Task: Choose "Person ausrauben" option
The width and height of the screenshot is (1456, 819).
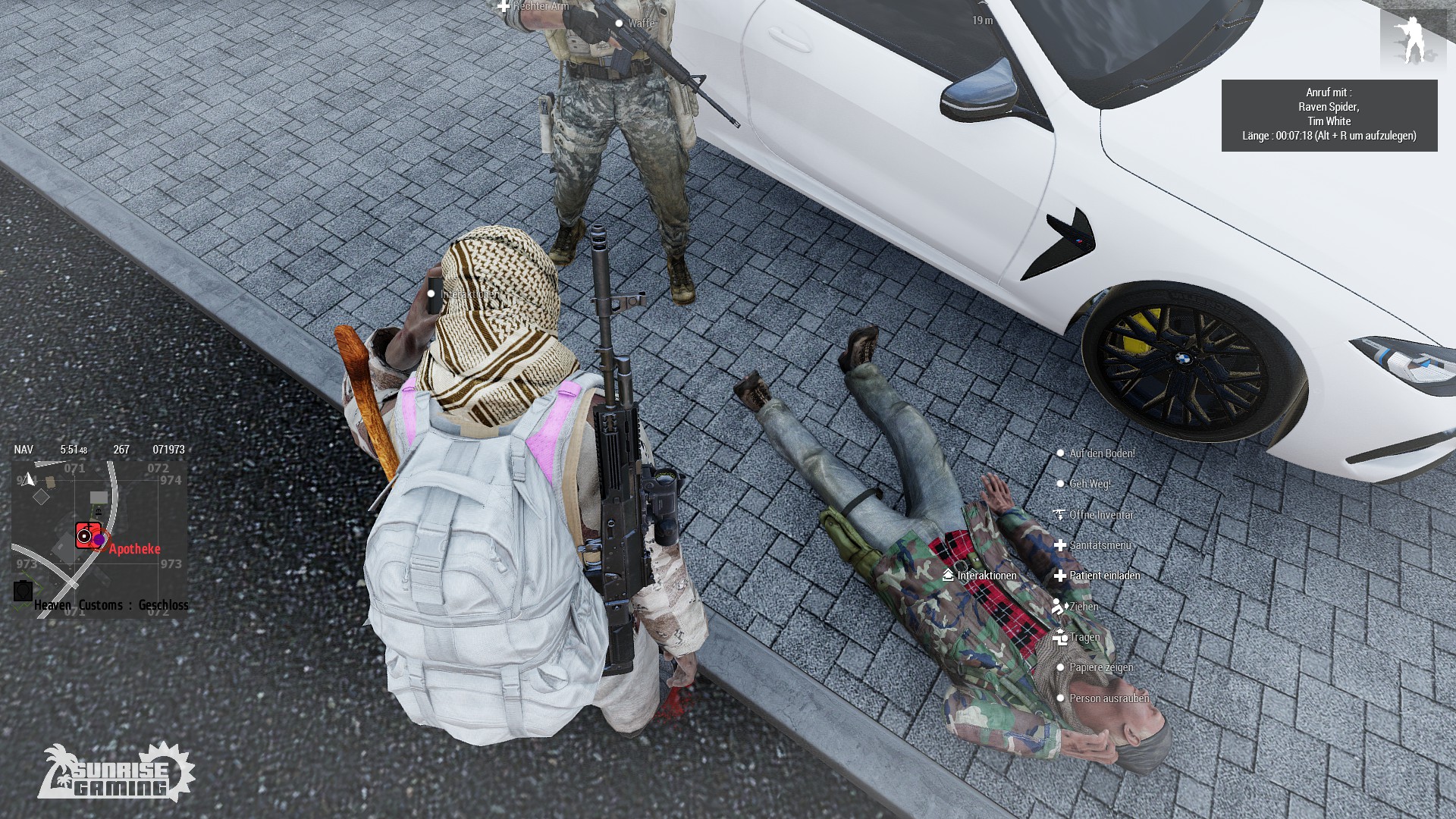Action: (1108, 698)
